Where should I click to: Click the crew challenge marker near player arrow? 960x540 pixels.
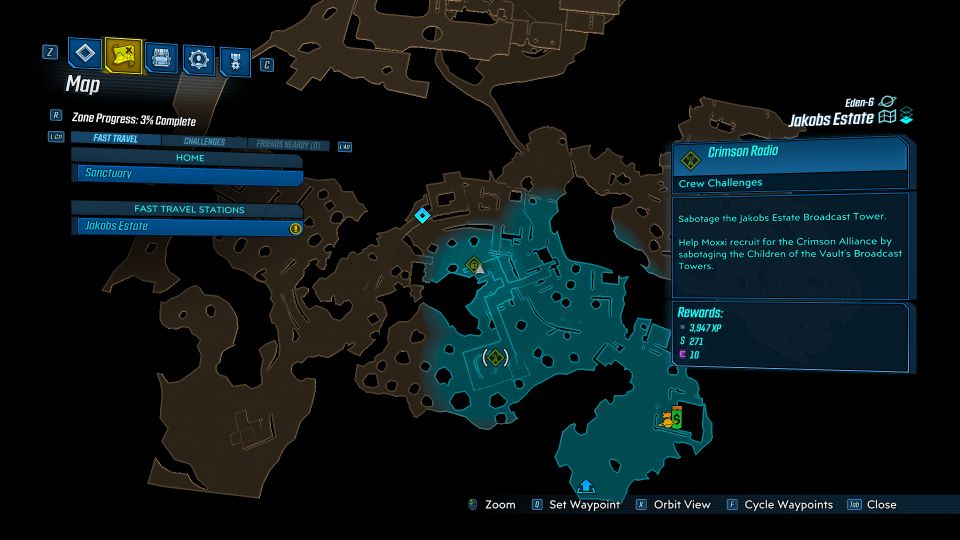tap(474, 264)
